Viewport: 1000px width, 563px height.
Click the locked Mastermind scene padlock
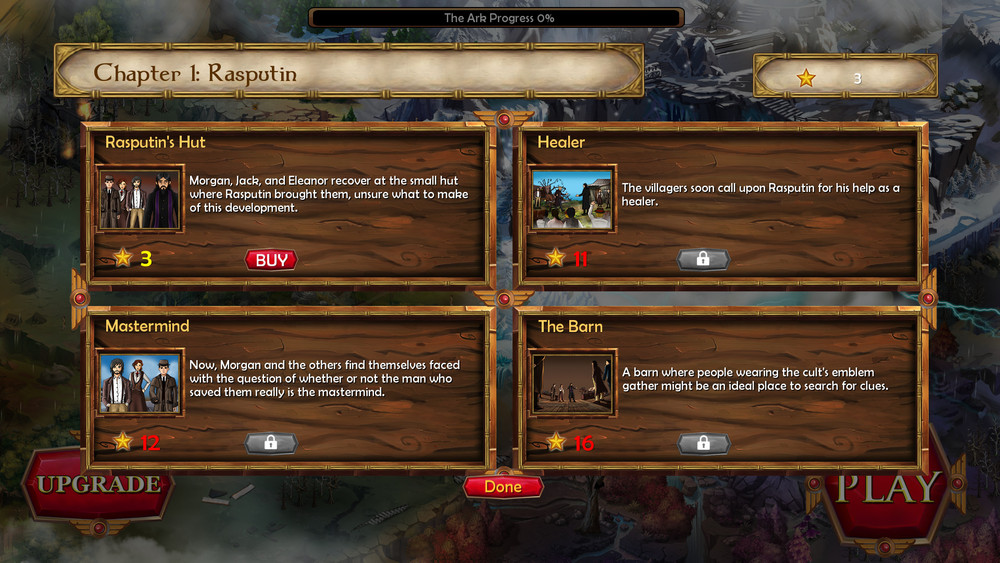click(x=271, y=443)
